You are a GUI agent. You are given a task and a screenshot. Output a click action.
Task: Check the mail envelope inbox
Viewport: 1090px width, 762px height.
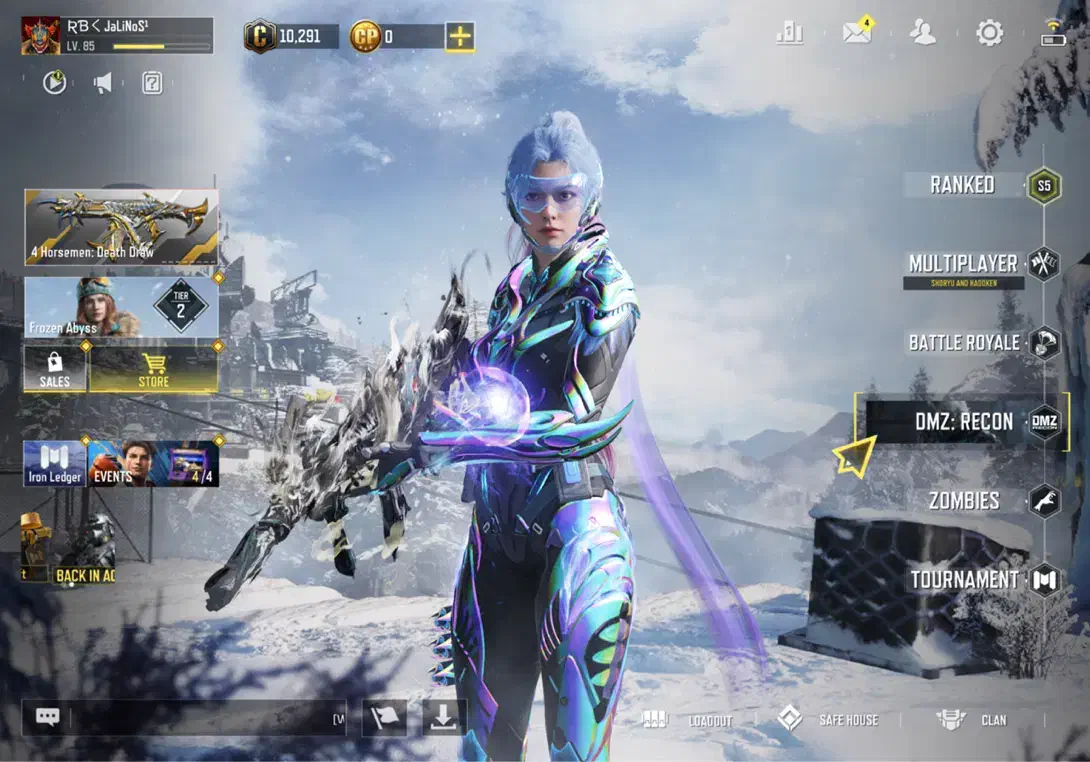click(857, 33)
